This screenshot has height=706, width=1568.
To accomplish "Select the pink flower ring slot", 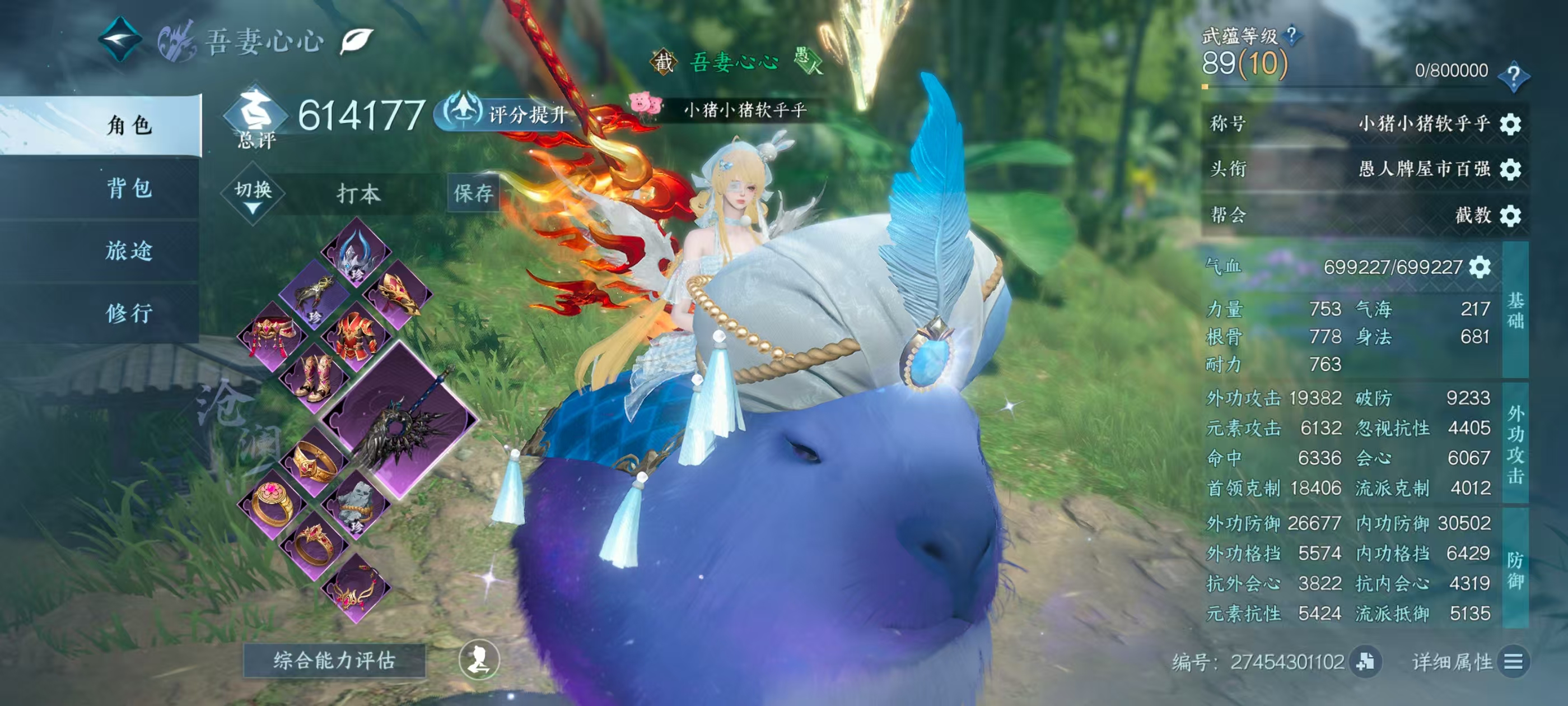I will [272, 503].
